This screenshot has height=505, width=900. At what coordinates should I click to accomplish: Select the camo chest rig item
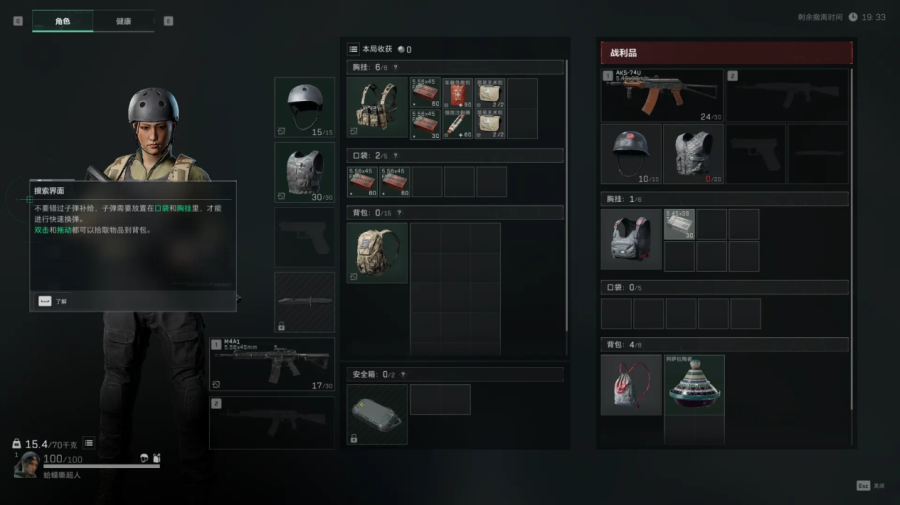click(377, 108)
